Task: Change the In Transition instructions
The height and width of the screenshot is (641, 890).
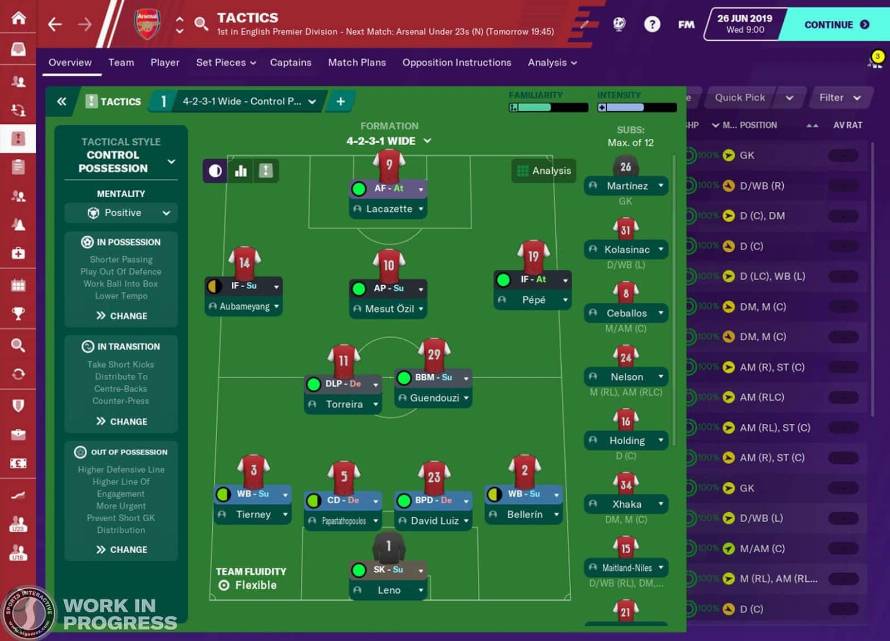Action: tap(121, 422)
